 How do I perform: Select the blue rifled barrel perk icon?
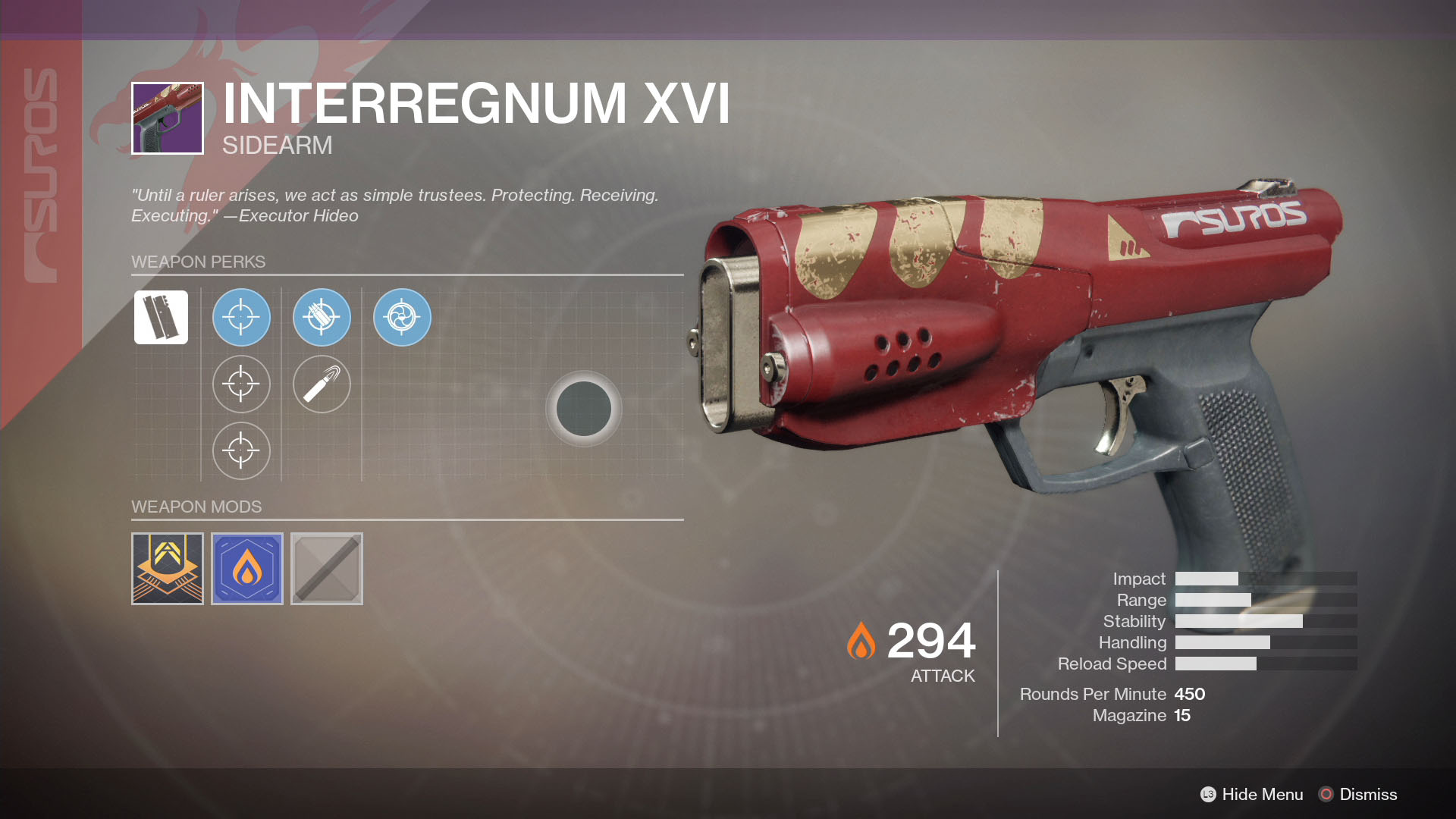click(x=402, y=318)
